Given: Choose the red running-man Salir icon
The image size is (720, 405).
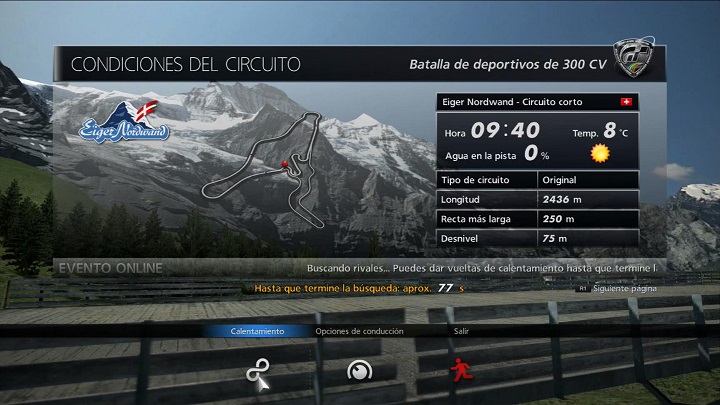Looking at the screenshot, I should point(460,371).
